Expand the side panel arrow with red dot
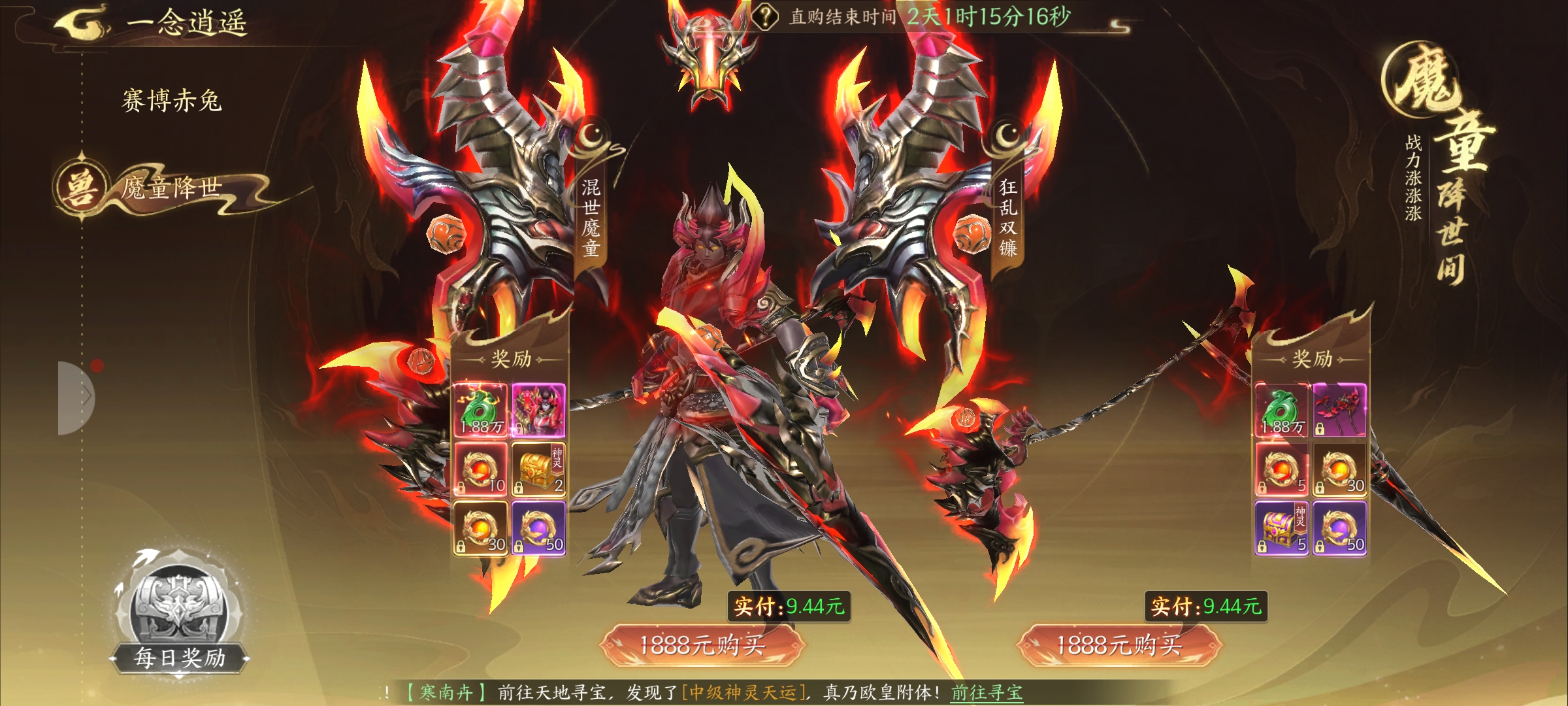 click(77, 397)
